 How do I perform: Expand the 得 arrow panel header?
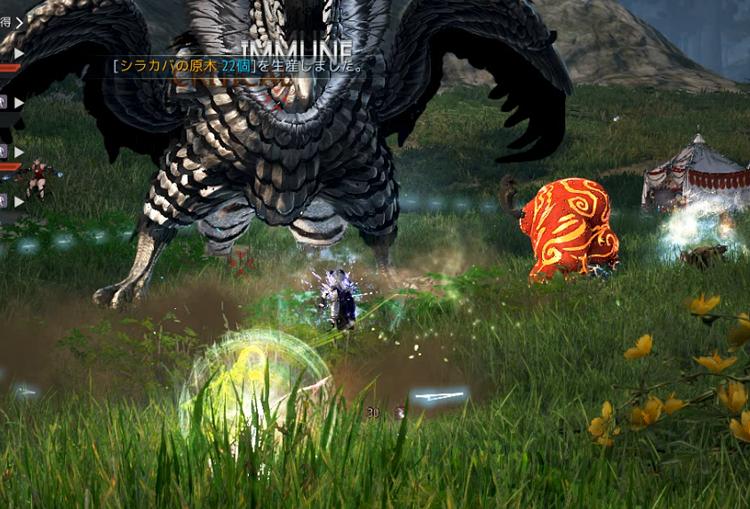coord(17,22)
